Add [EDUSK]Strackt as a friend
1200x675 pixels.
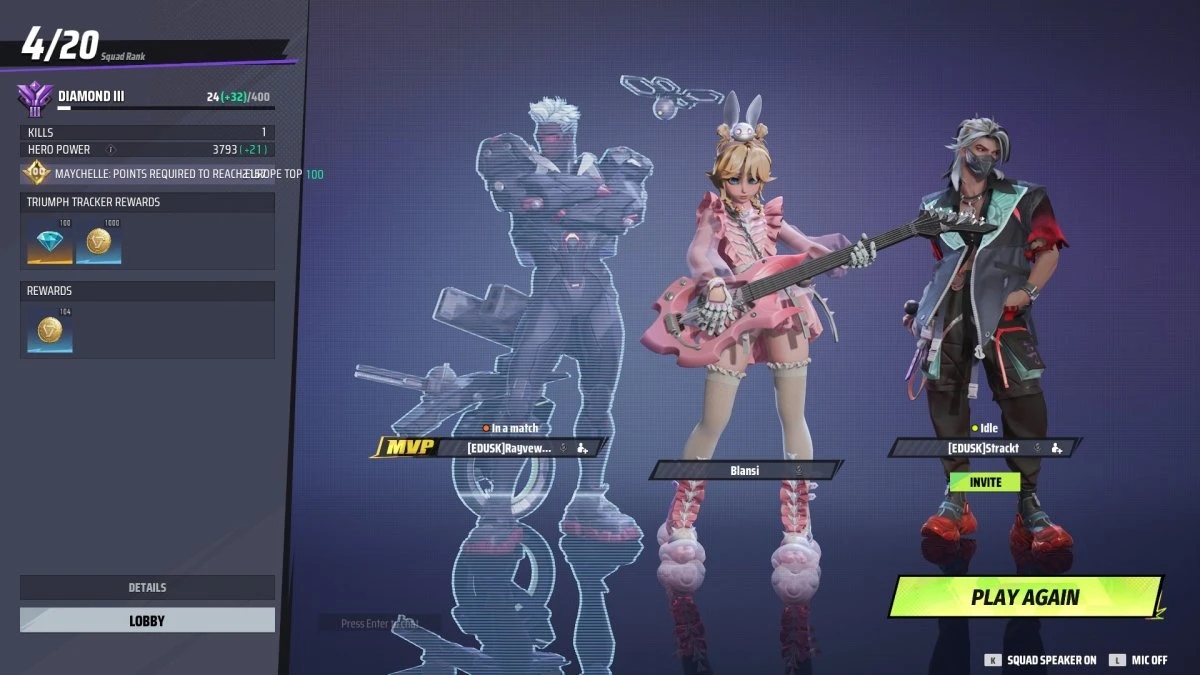(x=1056, y=448)
